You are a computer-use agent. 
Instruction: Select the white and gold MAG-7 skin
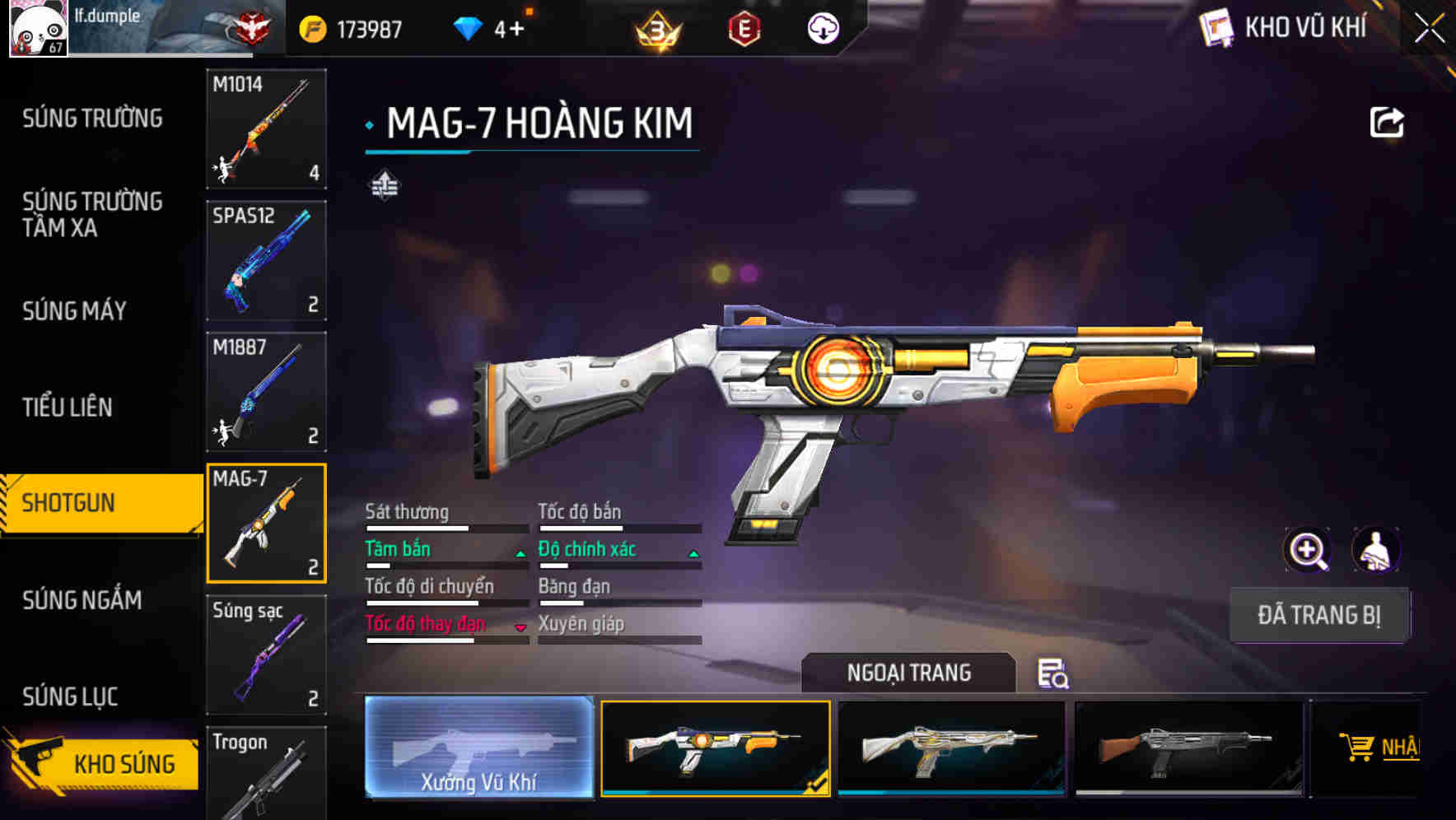pos(951,748)
